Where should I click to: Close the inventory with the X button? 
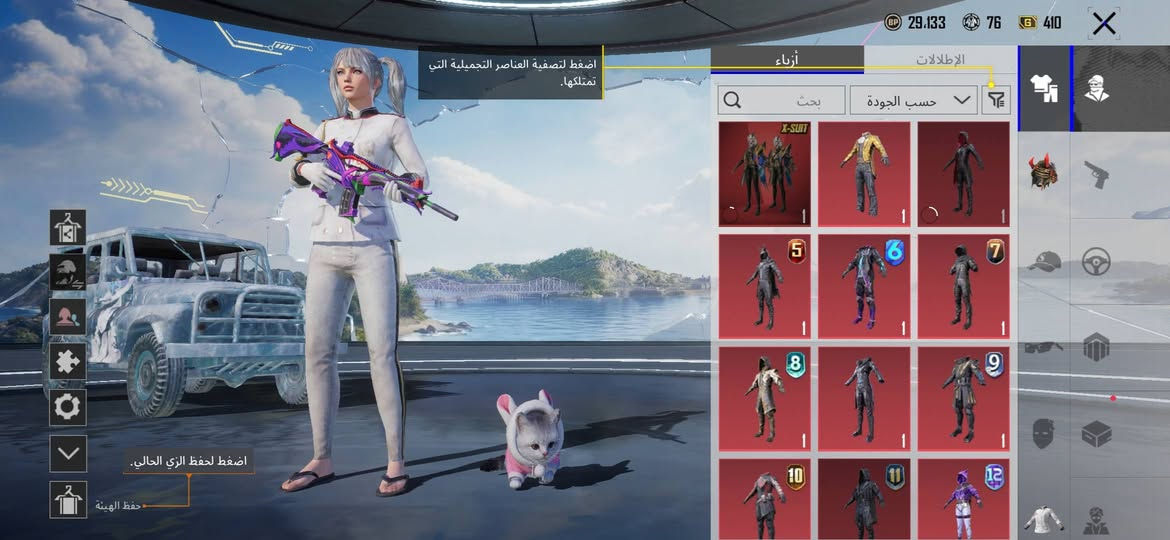1103,23
